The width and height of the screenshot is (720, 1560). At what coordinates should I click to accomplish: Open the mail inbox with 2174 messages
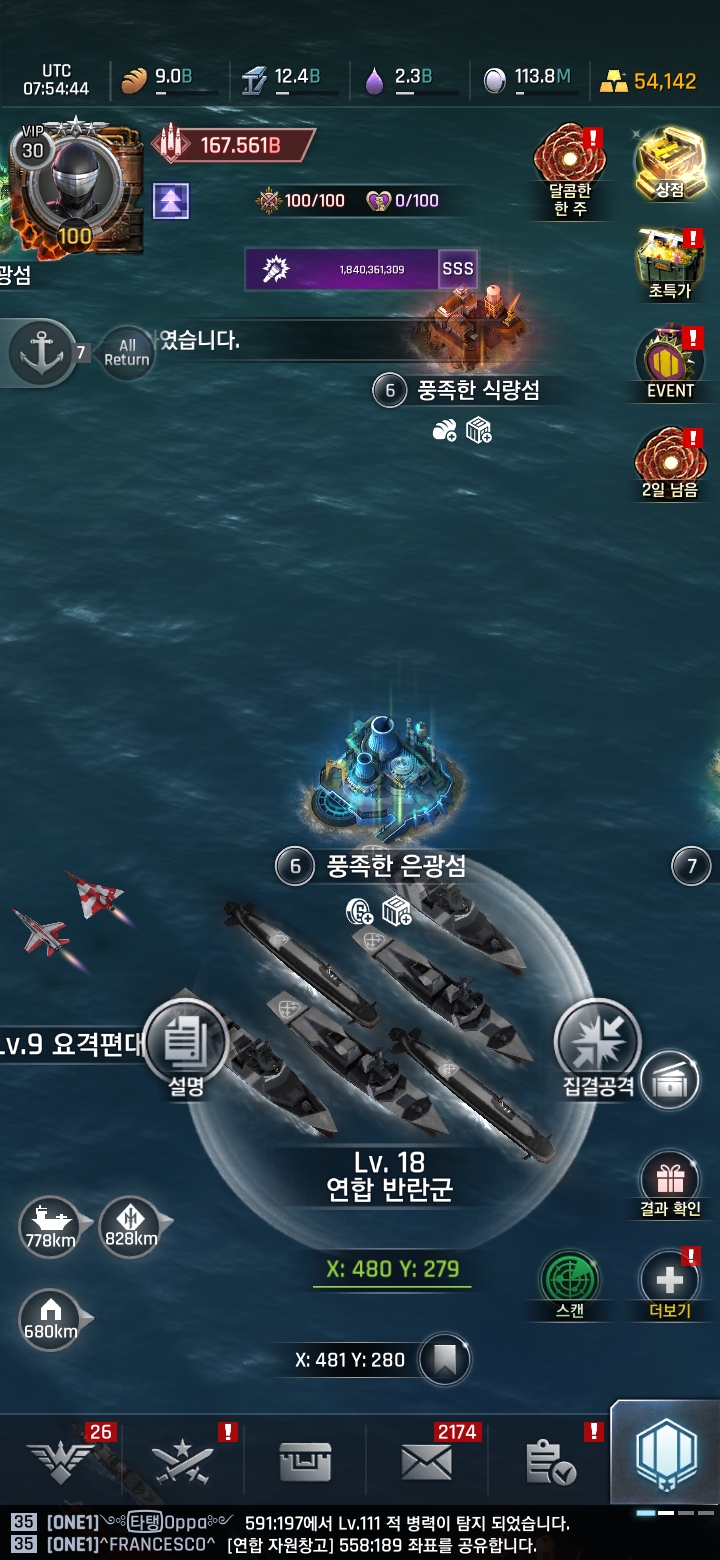[x=427, y=1463]
